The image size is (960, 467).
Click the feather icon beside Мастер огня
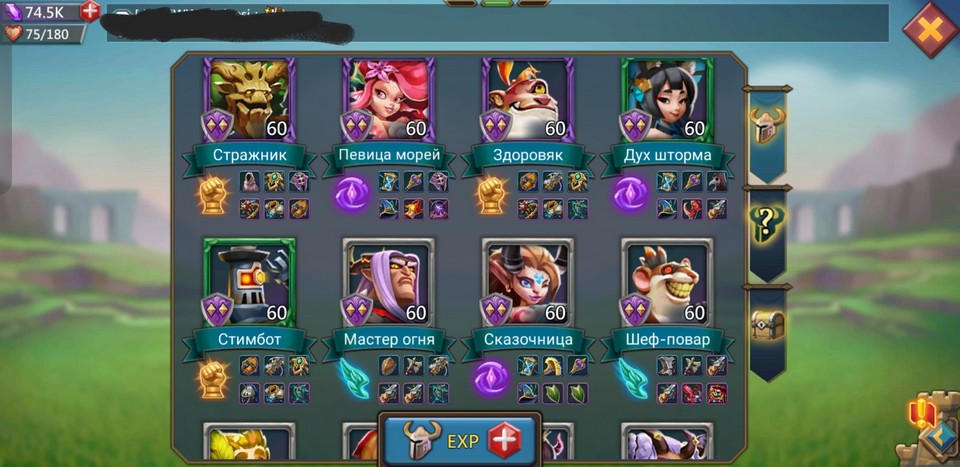click(353, 379)
